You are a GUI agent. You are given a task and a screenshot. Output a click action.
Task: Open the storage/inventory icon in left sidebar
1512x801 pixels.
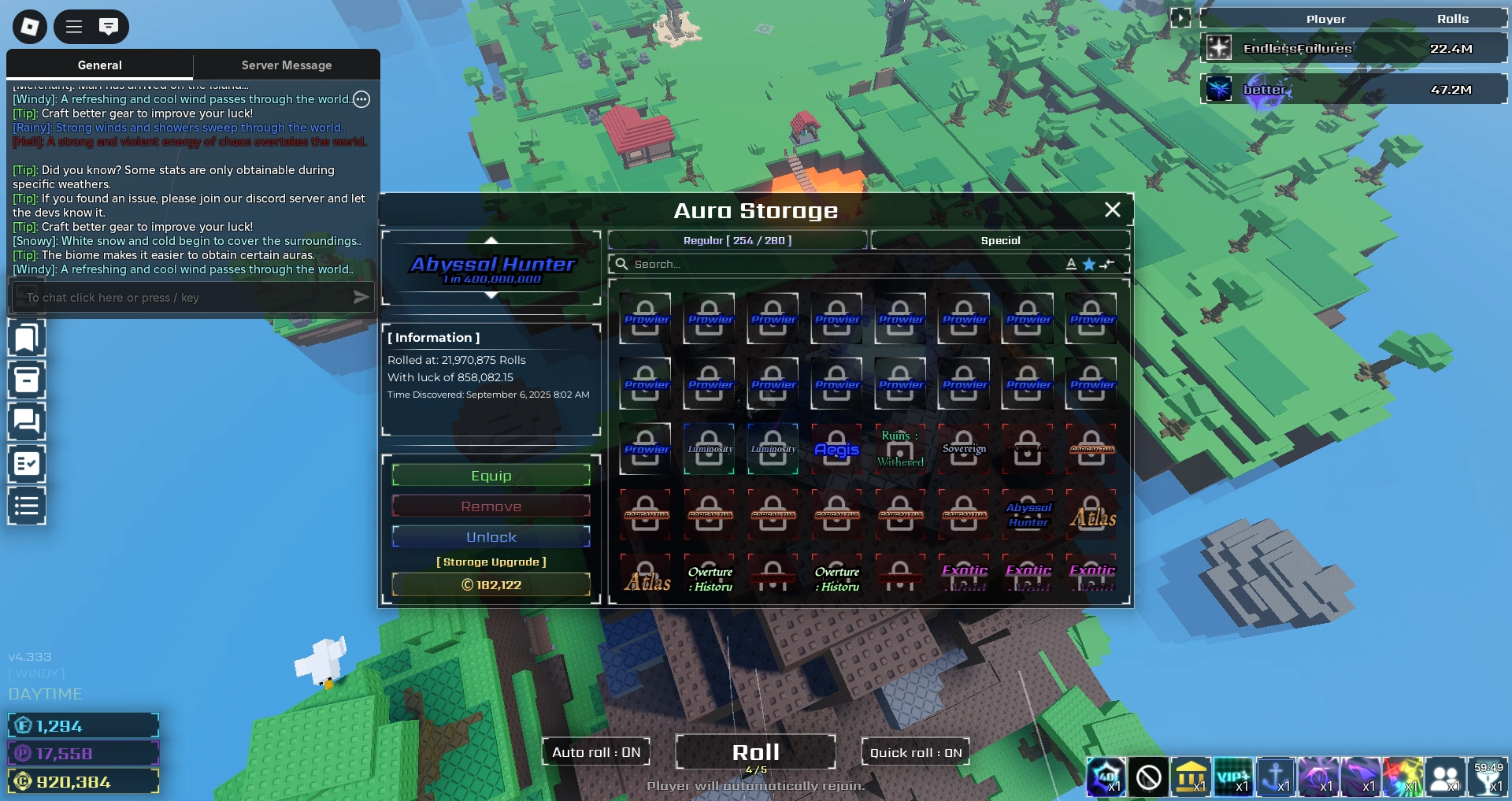[27, 380]
